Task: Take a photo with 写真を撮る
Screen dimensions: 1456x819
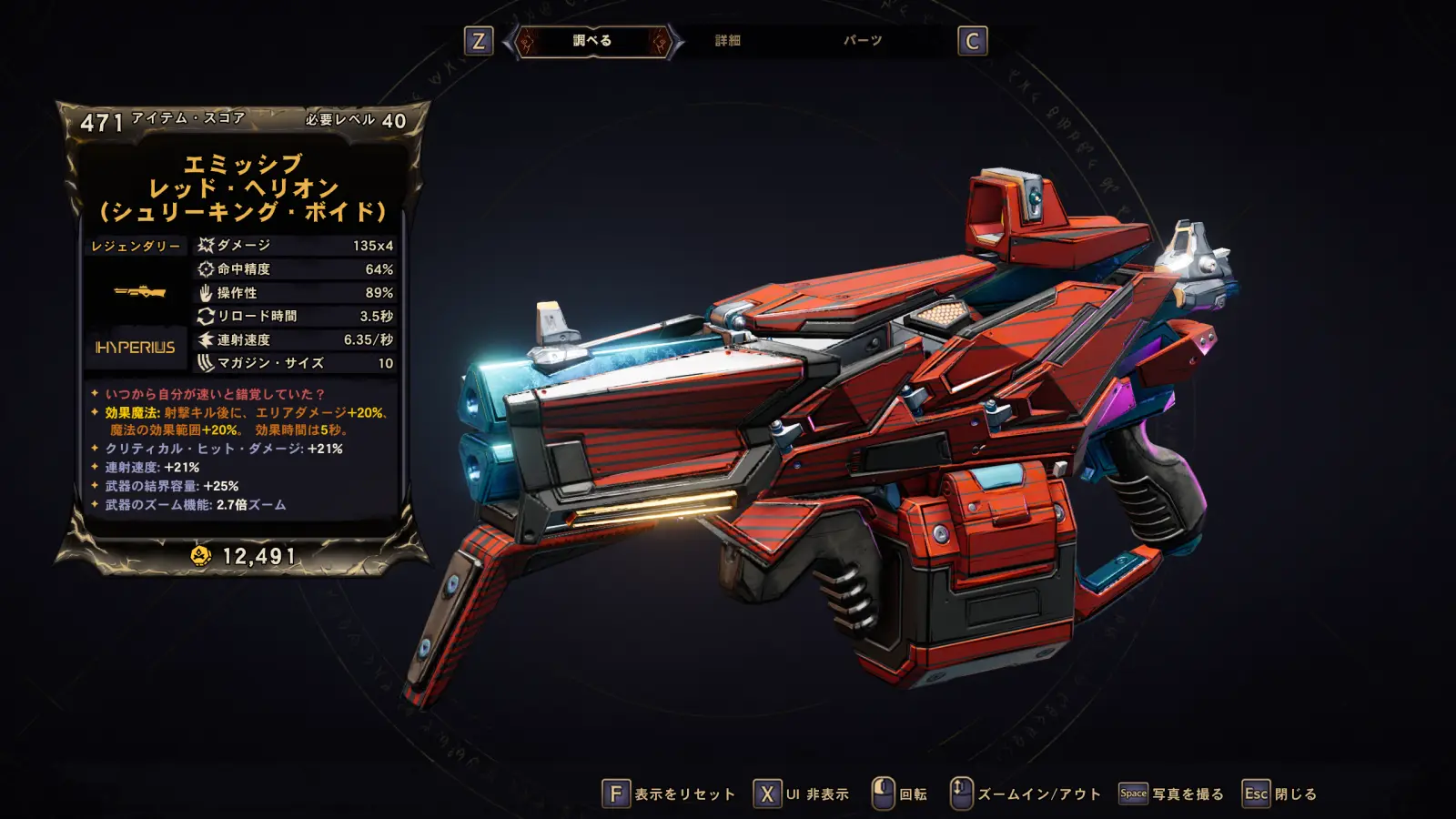Action: [x=1172, y=794]
